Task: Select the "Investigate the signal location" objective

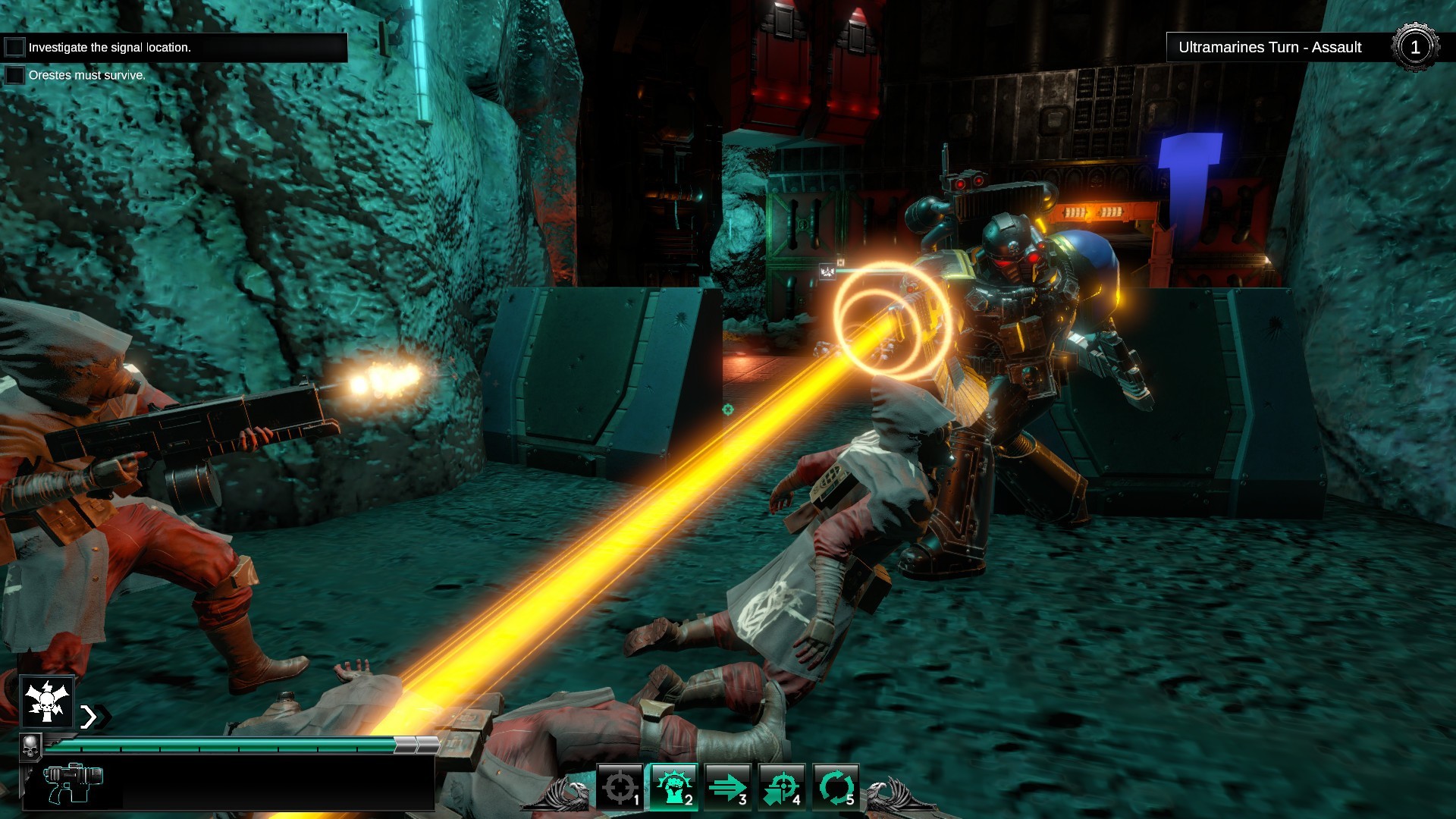Action: click(x=110, y=47)
